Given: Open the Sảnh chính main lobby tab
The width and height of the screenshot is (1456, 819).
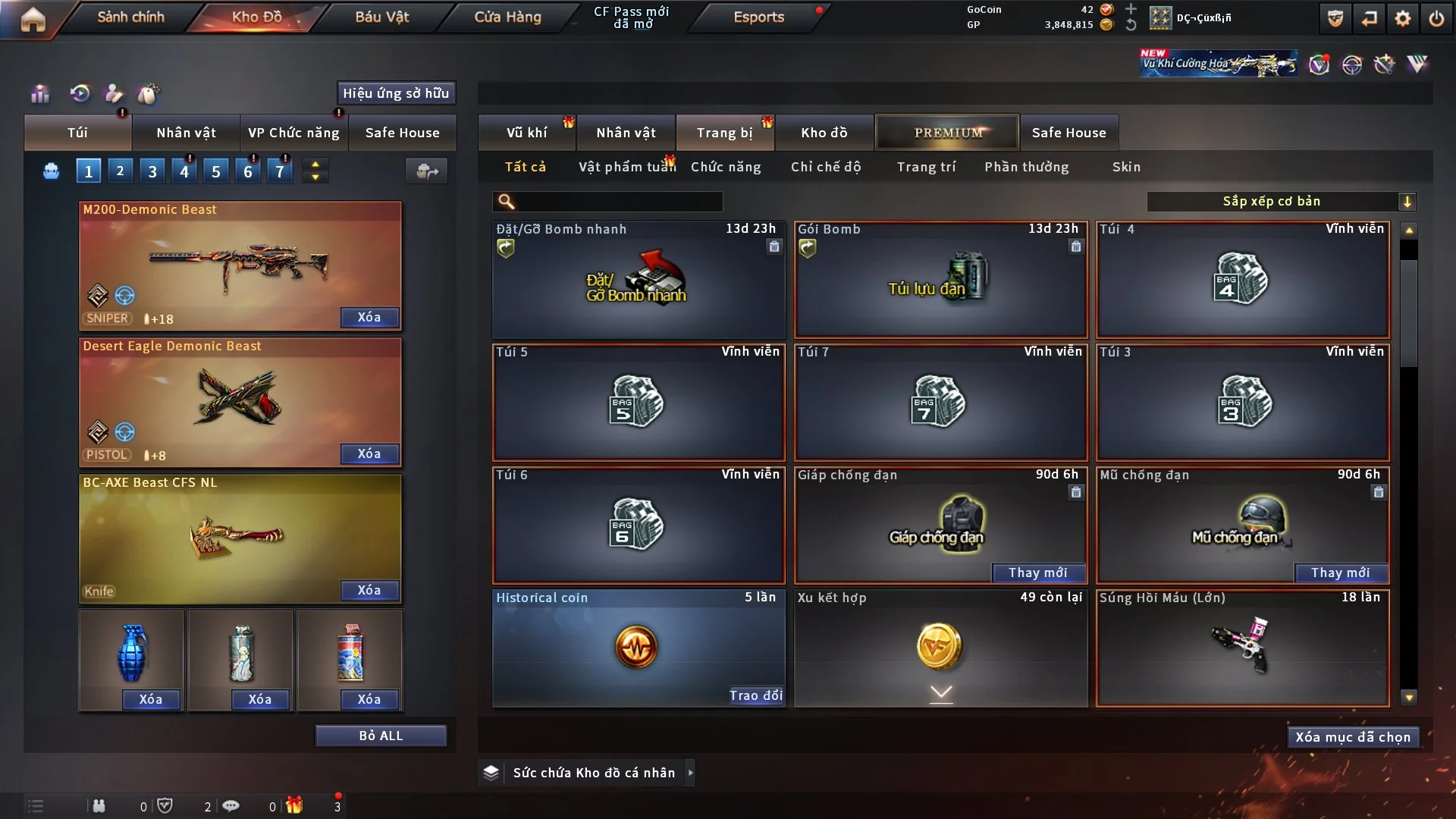Looking at the screenshot, I should tap(130, 17).
